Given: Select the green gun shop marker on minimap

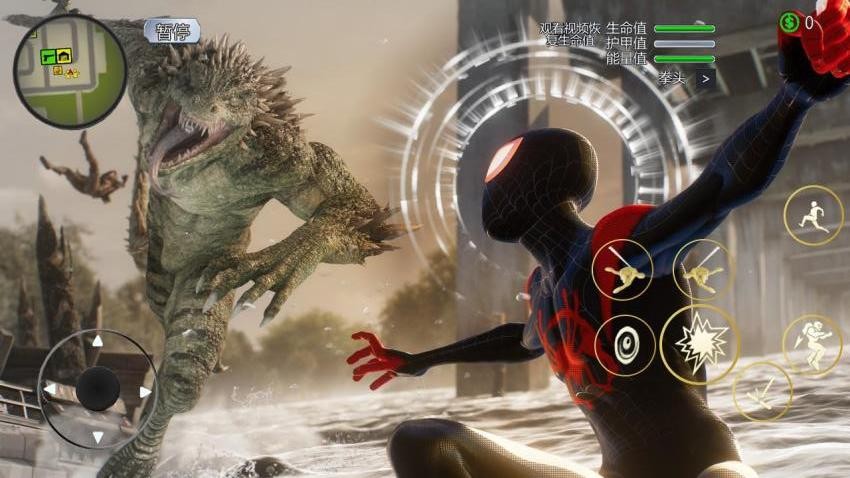Looking at the screenshot, I should (x=47, y=56).
